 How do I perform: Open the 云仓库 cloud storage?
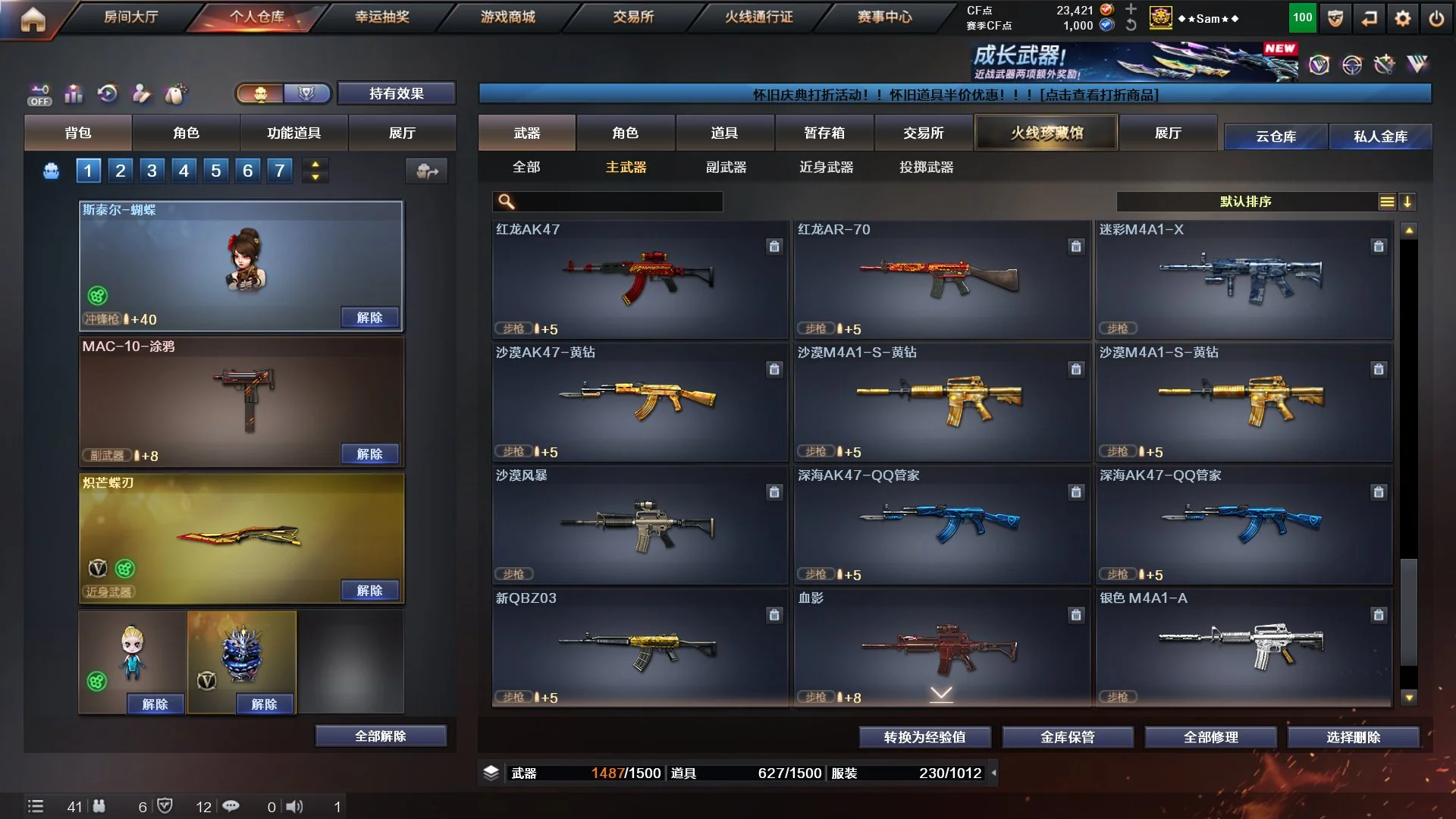(x=1276, y=136)
